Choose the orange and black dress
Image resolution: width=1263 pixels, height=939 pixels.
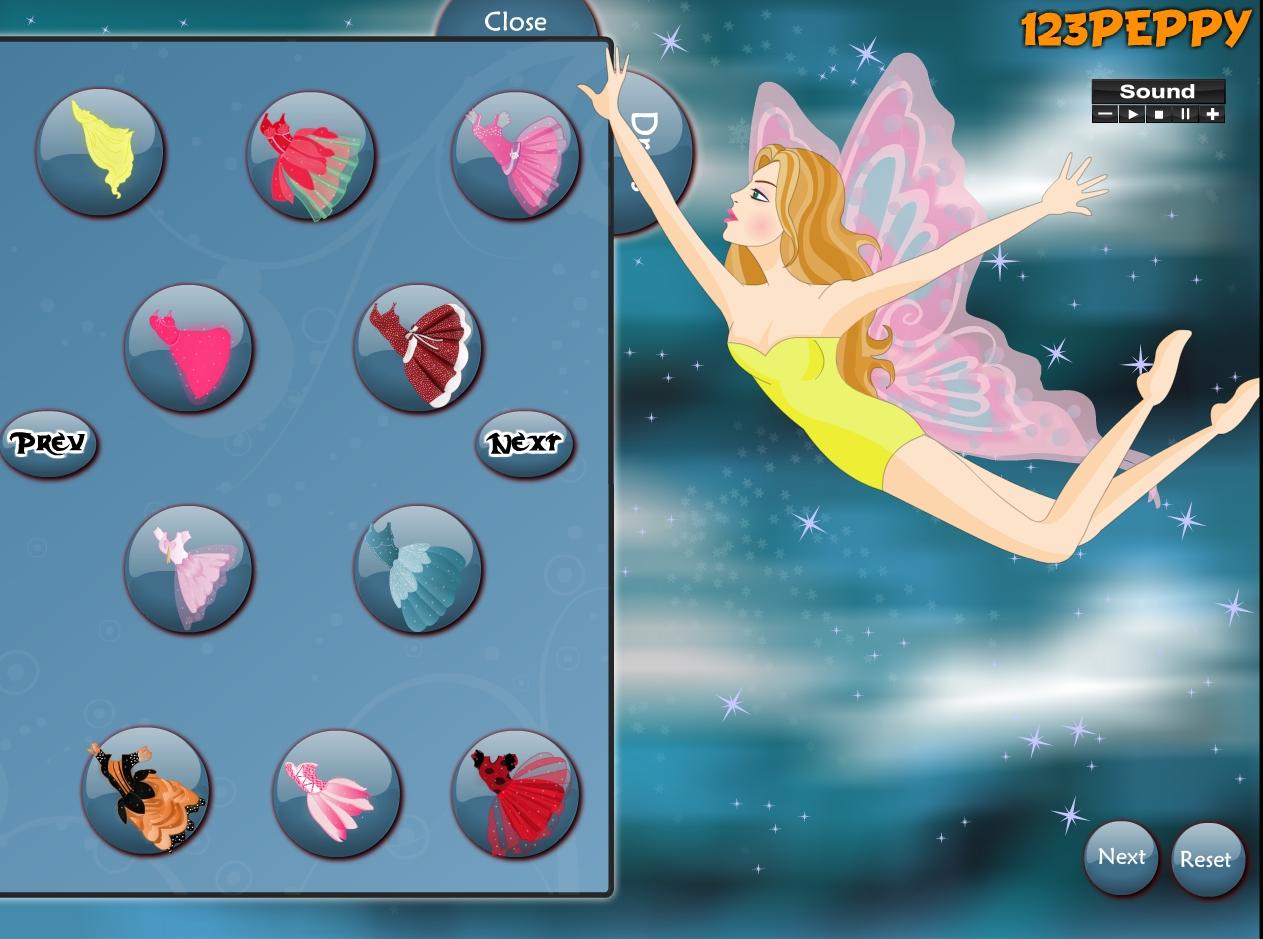coord(146,790)
